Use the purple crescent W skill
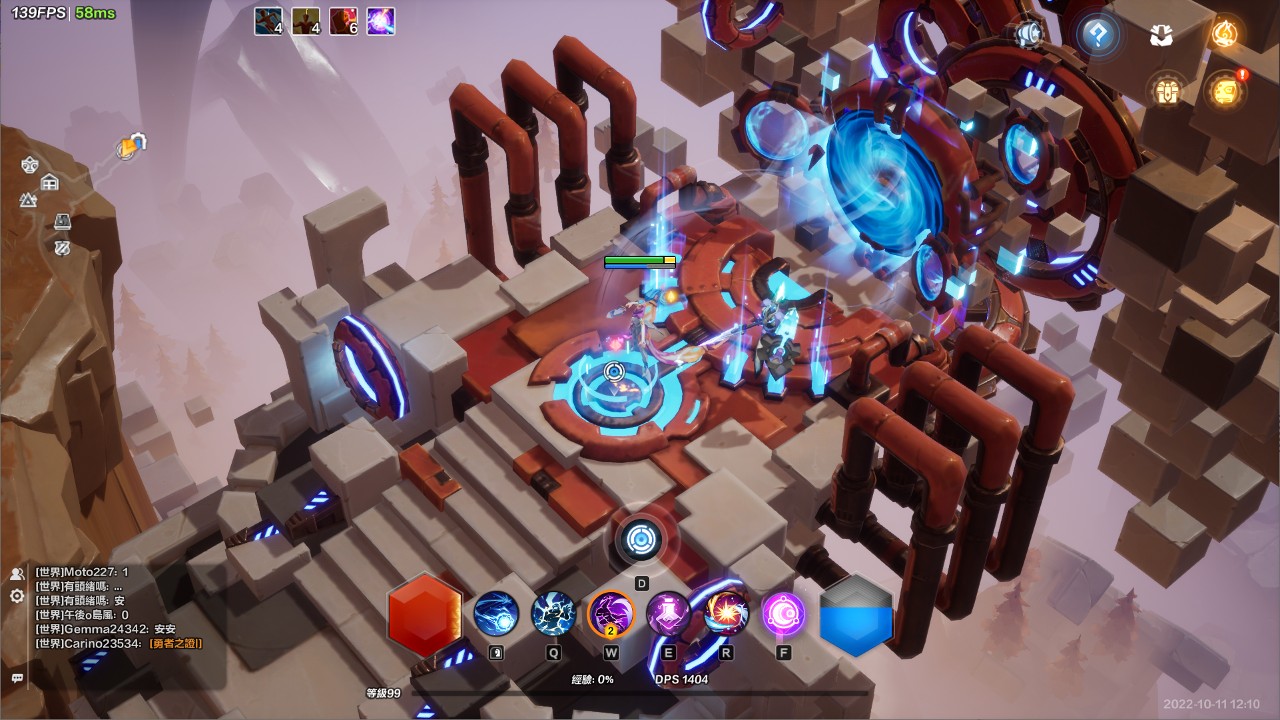This screenshot has height=720, width=1280. pos(611,613)
